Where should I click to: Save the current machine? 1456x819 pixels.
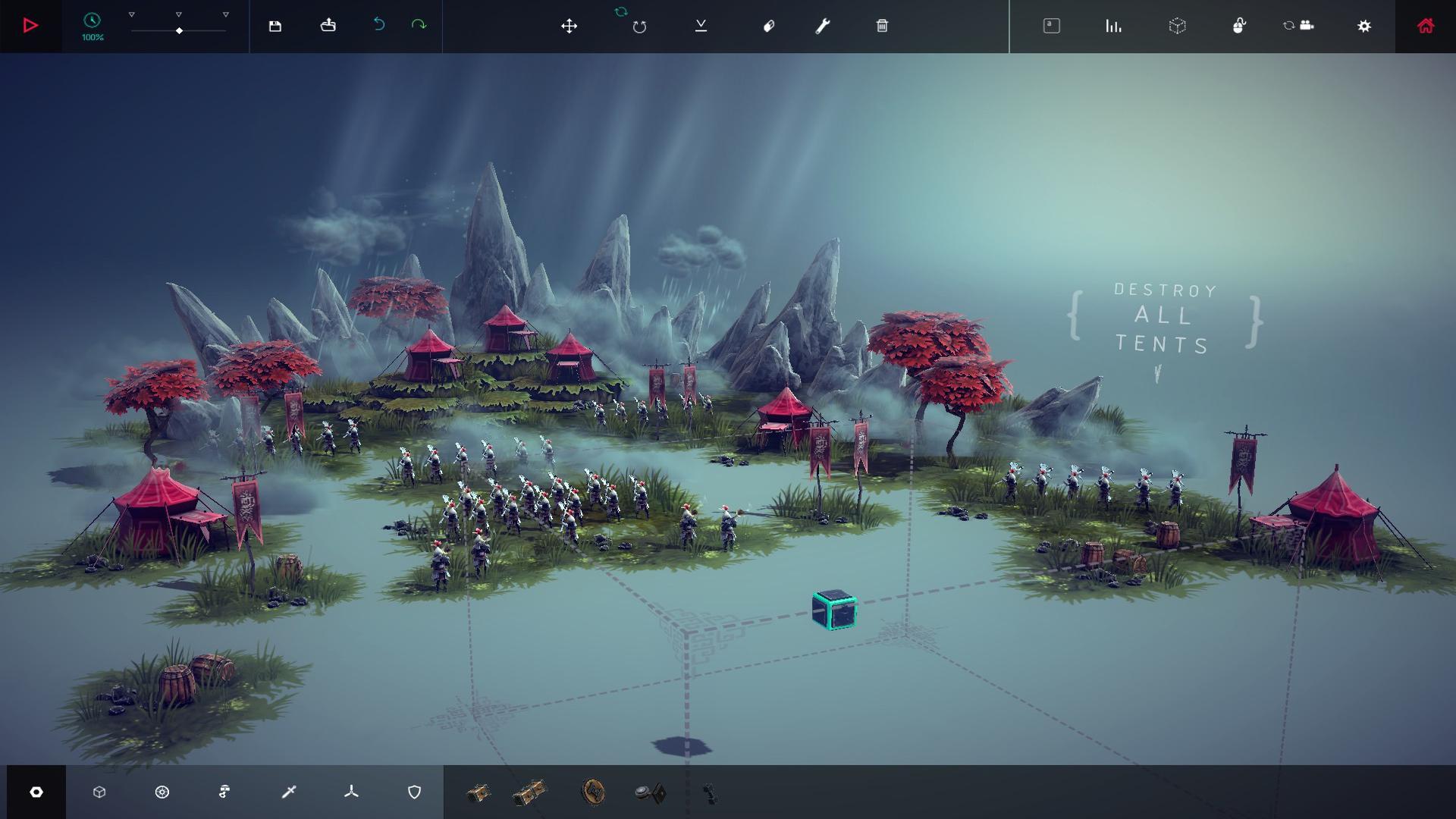pos(275,25)
